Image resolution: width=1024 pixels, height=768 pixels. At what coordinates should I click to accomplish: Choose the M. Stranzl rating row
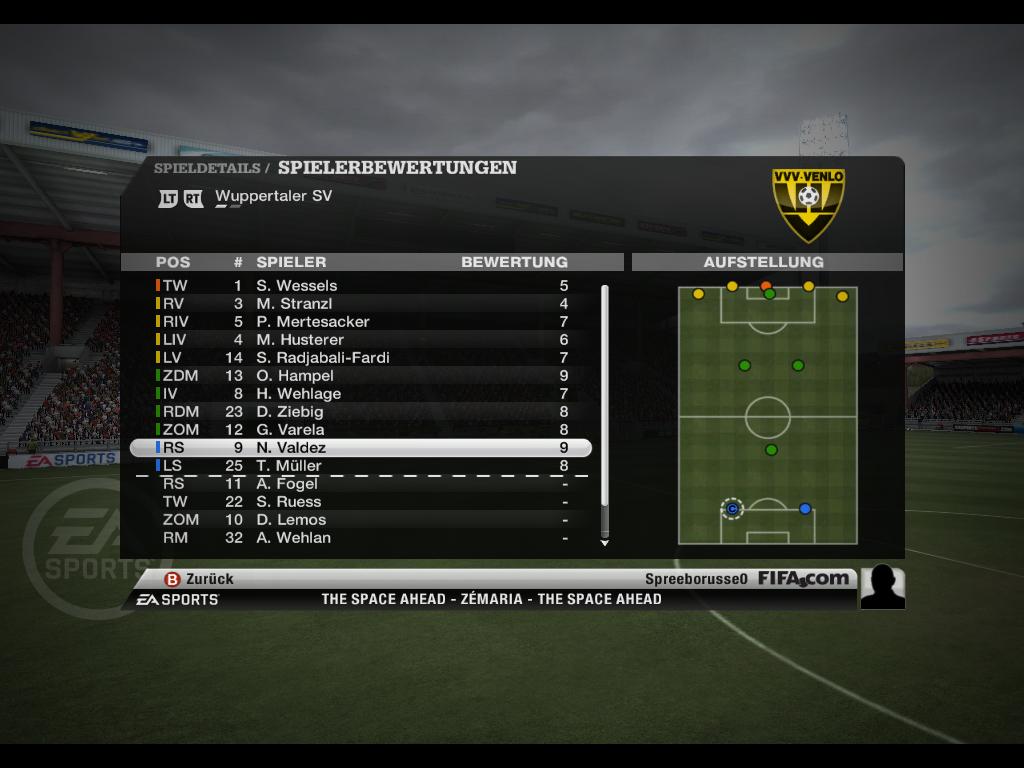294,304
